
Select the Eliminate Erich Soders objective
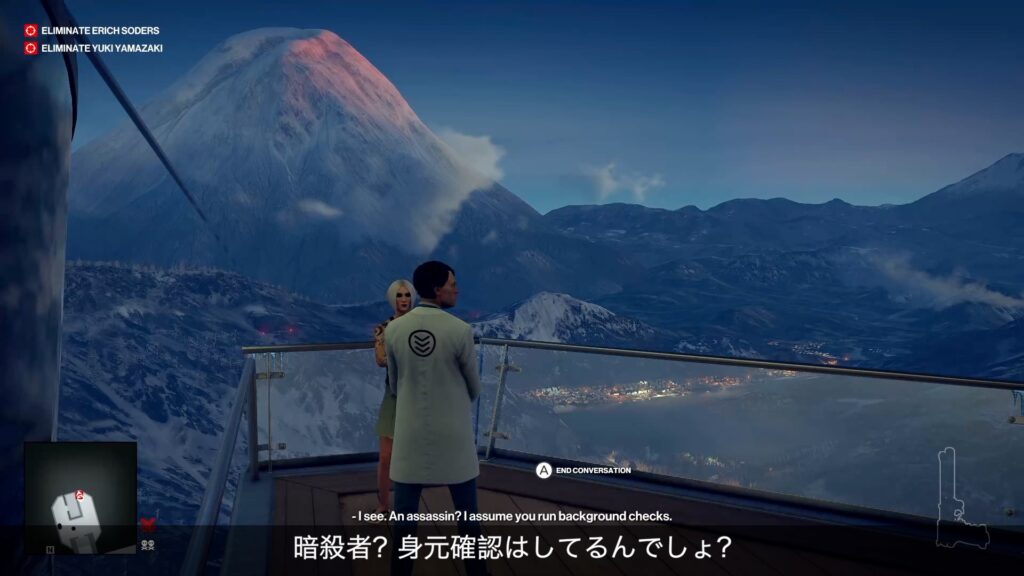(x=99, y=31)
